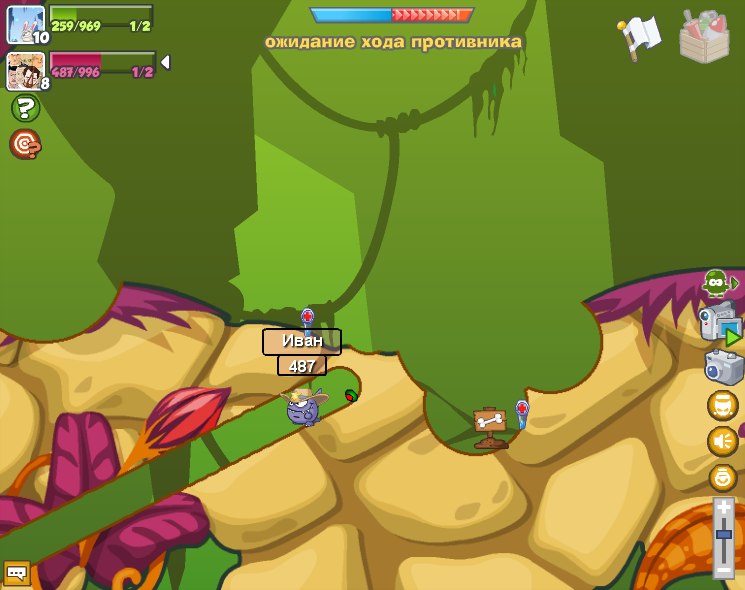
Task: Click the blue zoom slider handle
Action: (x=723, y=536)
